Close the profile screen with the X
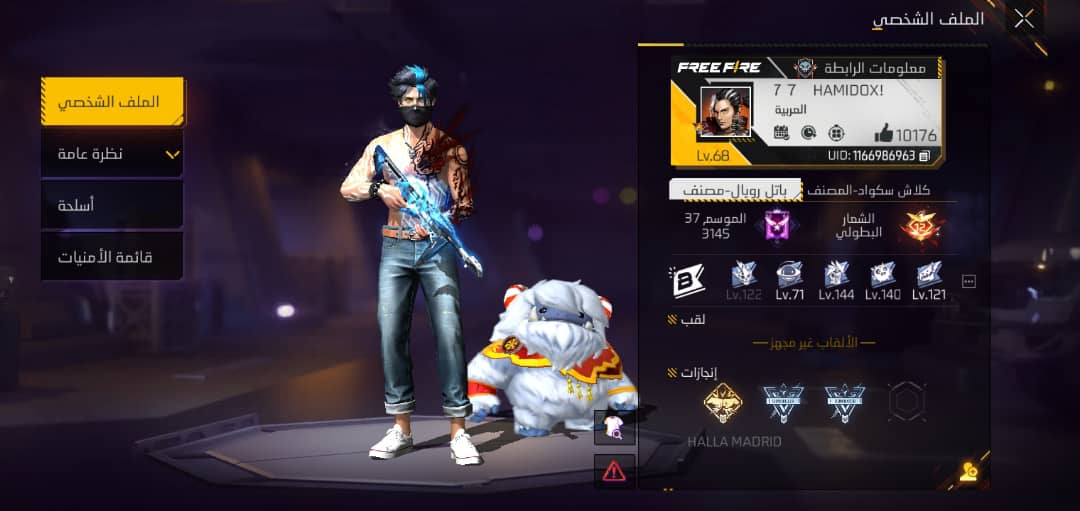1080x511 pixels. 1024,18
